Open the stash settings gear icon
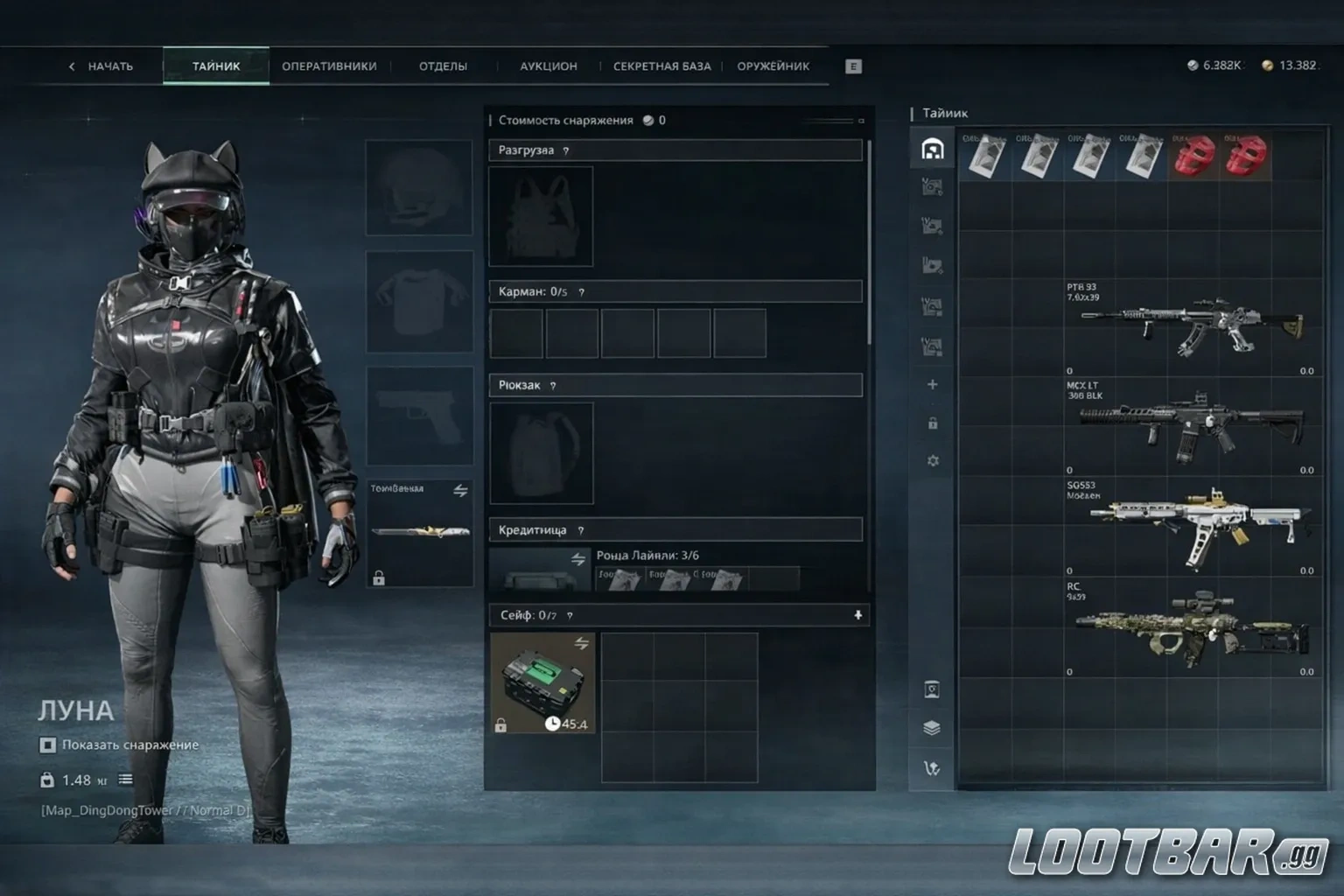Image resolution: width=1344 pixels, height=896 pixels. click(933, 461)
